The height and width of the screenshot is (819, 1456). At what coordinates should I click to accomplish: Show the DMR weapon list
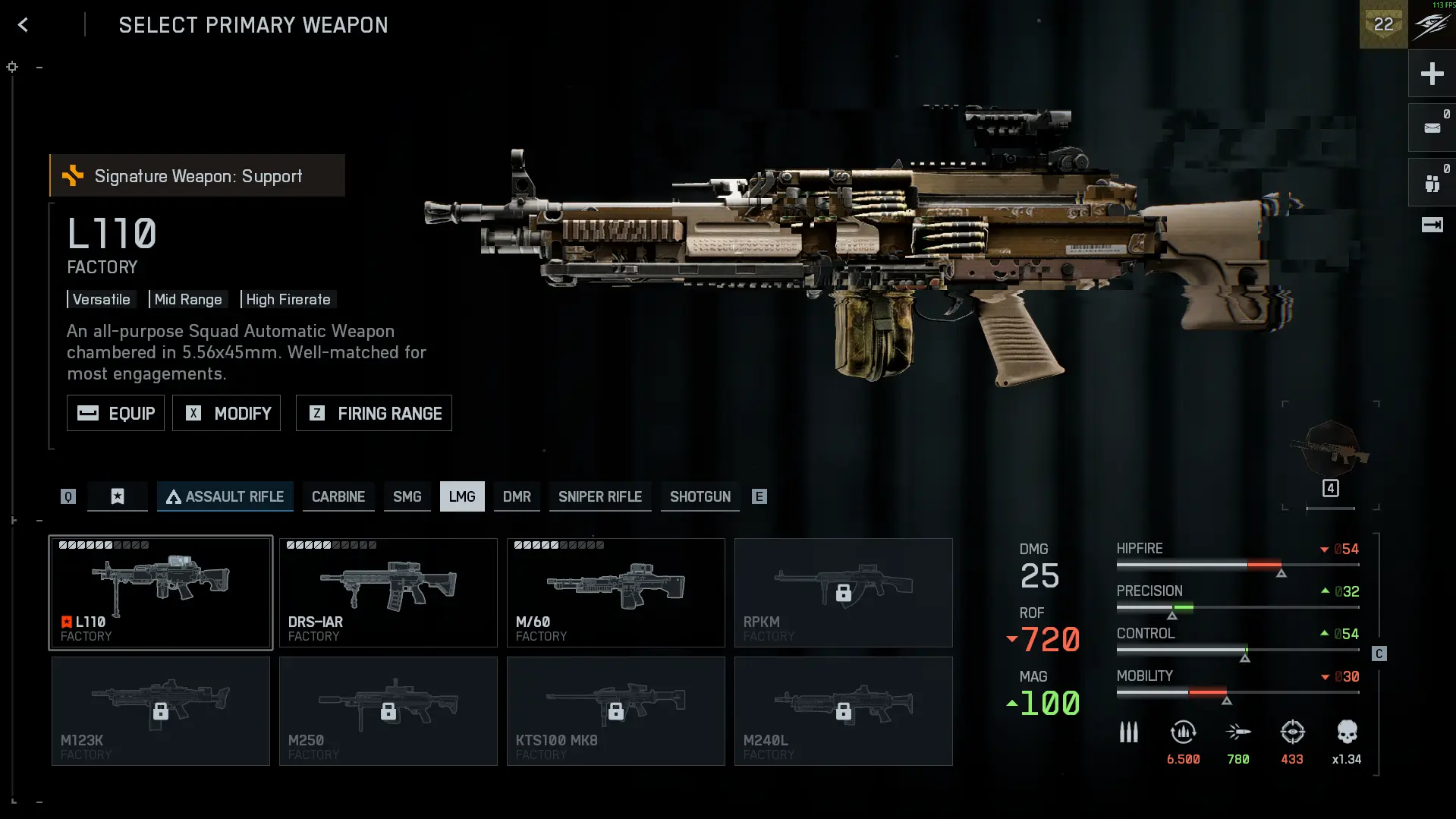(517, 496)
